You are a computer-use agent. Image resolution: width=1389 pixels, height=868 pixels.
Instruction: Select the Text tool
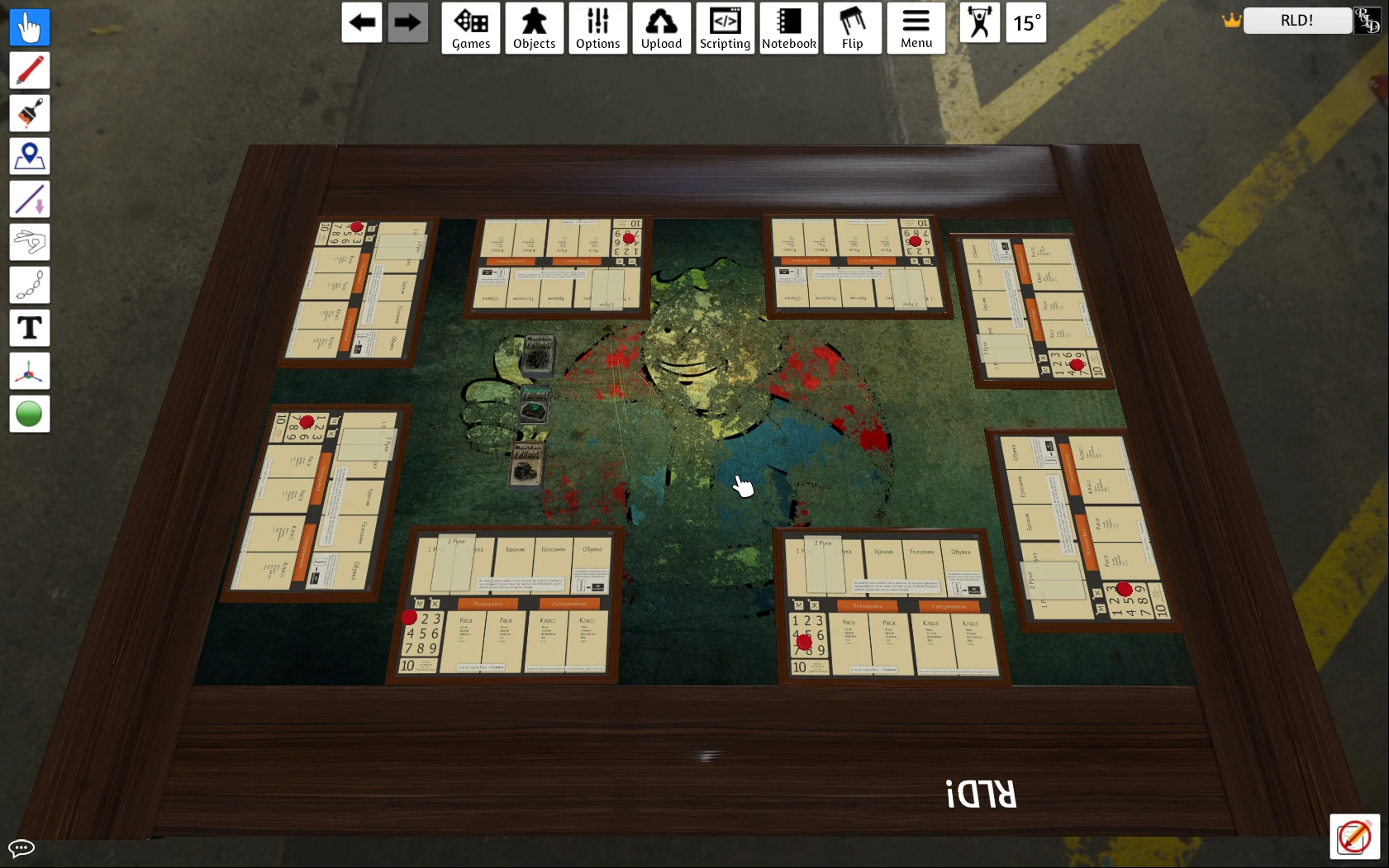tap(29, 328)
